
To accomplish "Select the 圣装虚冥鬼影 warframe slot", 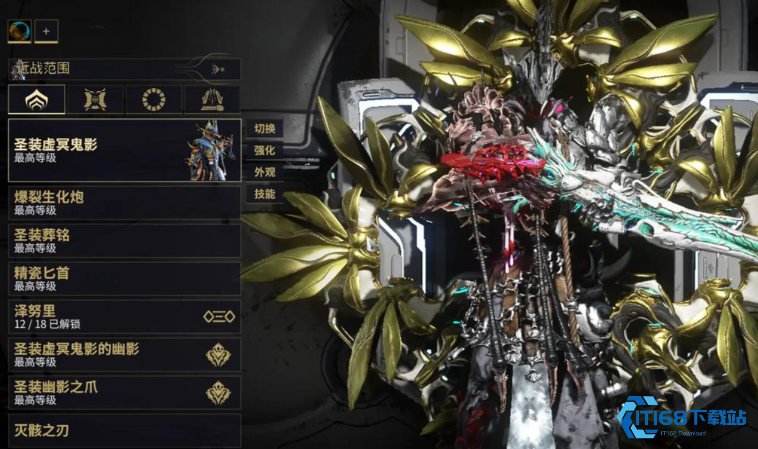I will click(124, 150).
